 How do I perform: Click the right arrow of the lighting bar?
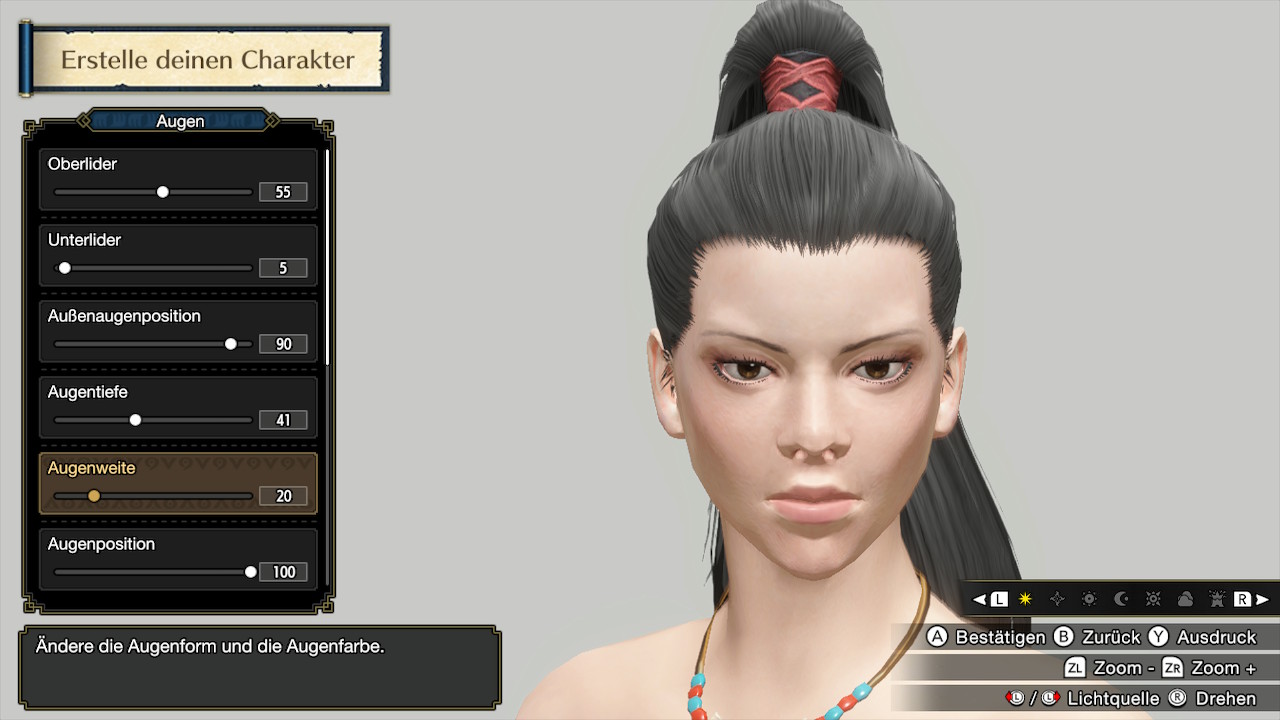pos(1263,599)
